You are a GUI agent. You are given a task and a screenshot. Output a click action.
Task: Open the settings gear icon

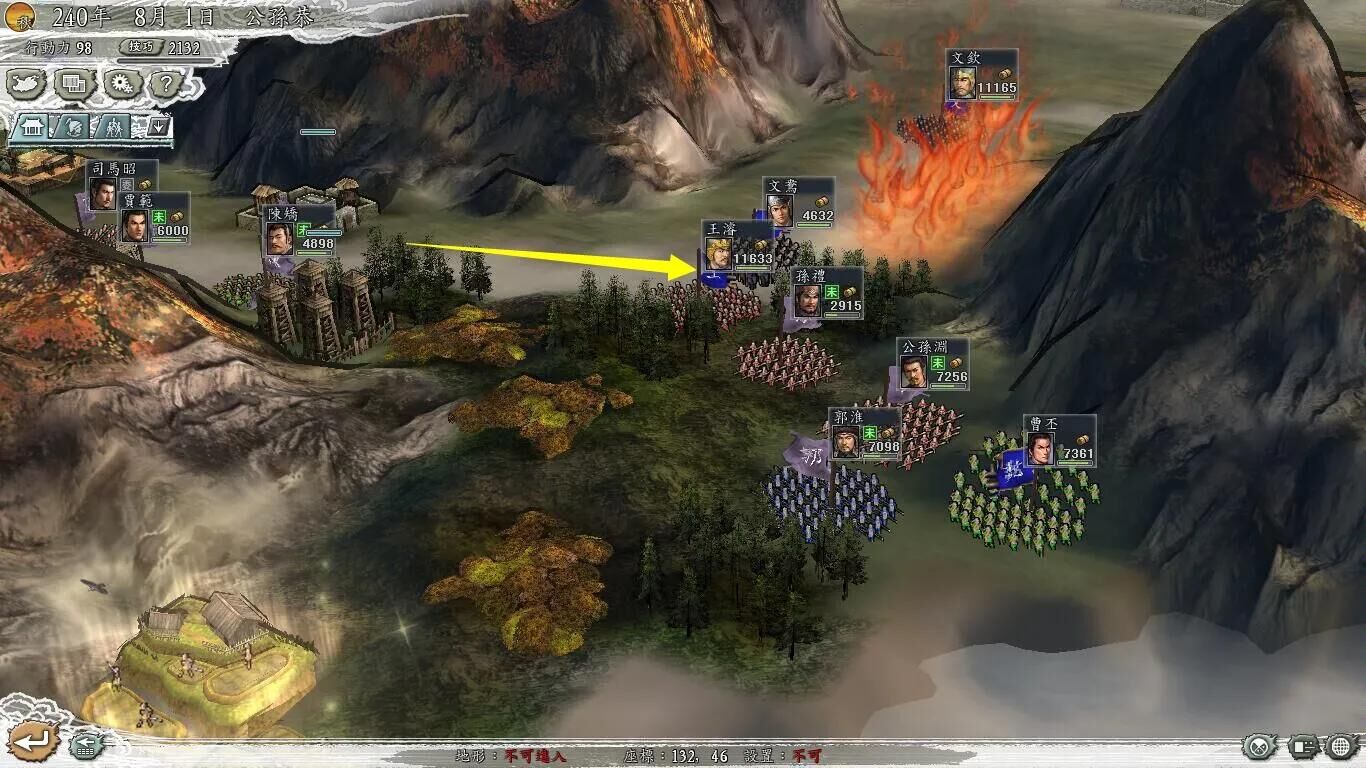click(x=120, y=83)
